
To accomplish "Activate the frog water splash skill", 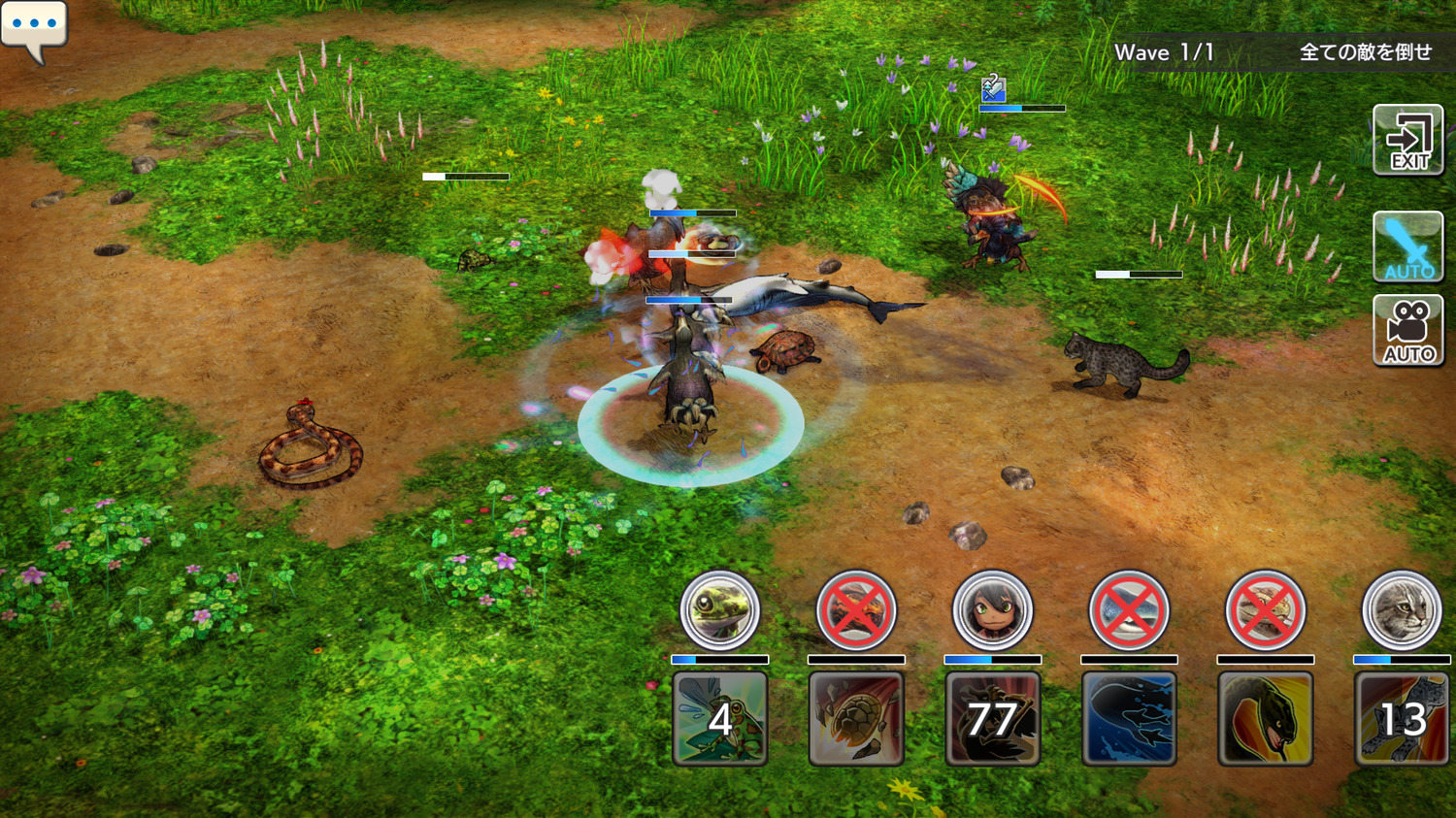I will pos(719,719).
